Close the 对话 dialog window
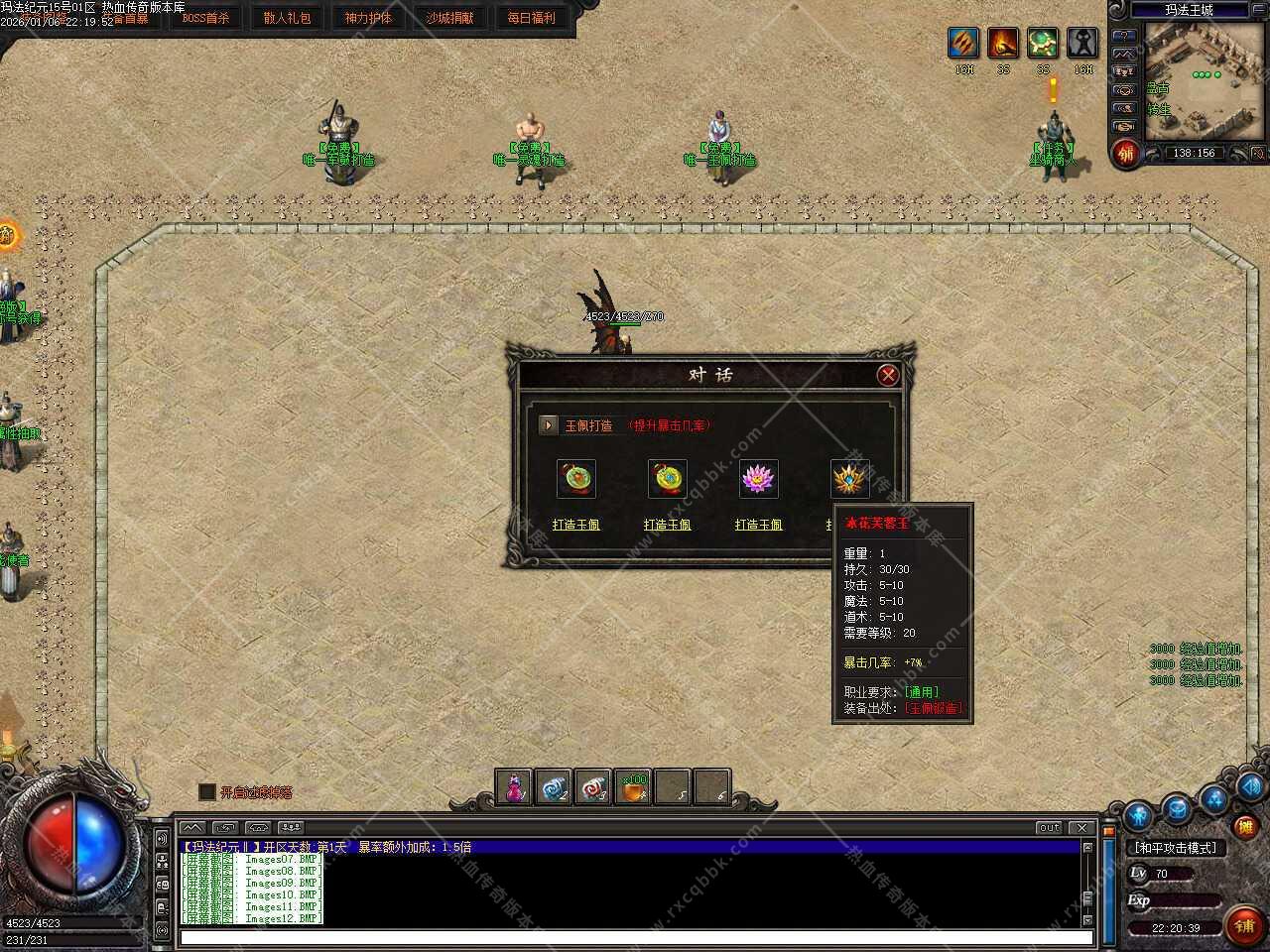The width and height of the screenshot is (1270, 952). (x=888, y=375)
